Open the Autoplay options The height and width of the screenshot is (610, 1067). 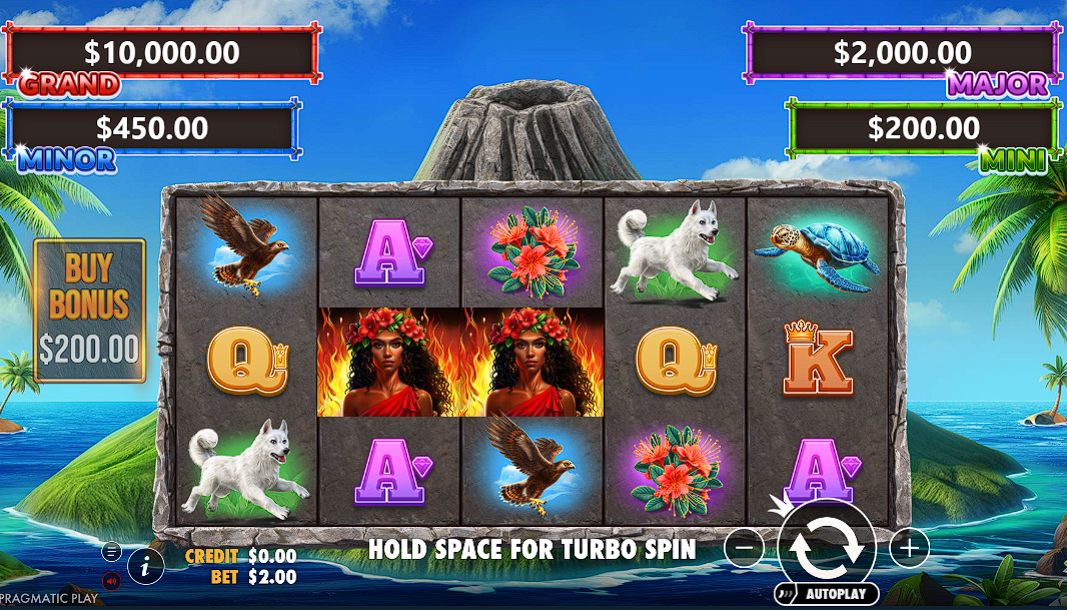827,593
